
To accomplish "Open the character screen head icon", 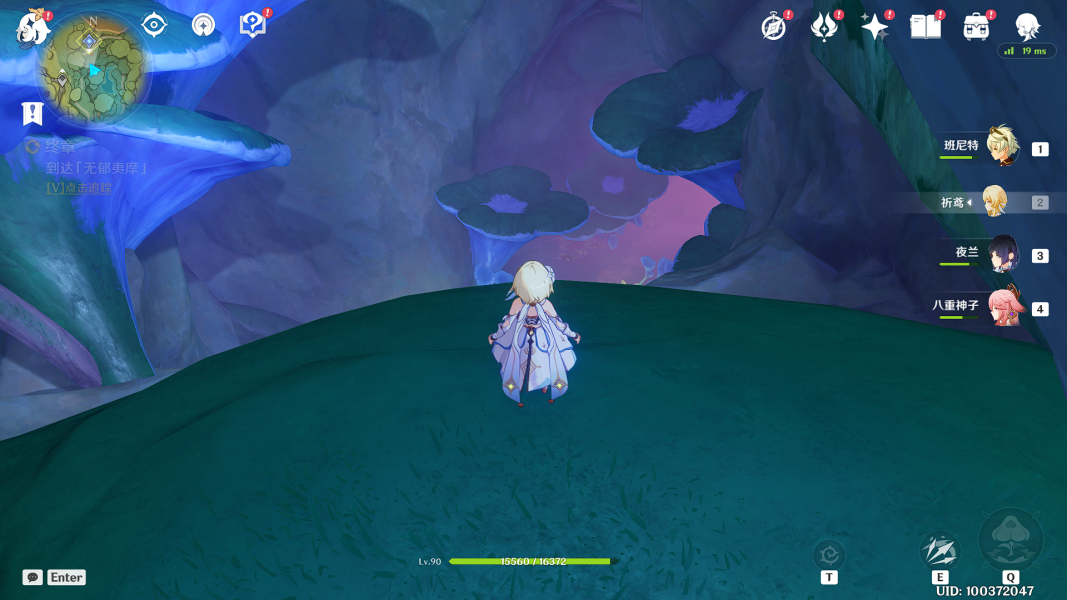I will pos(1026,26).
